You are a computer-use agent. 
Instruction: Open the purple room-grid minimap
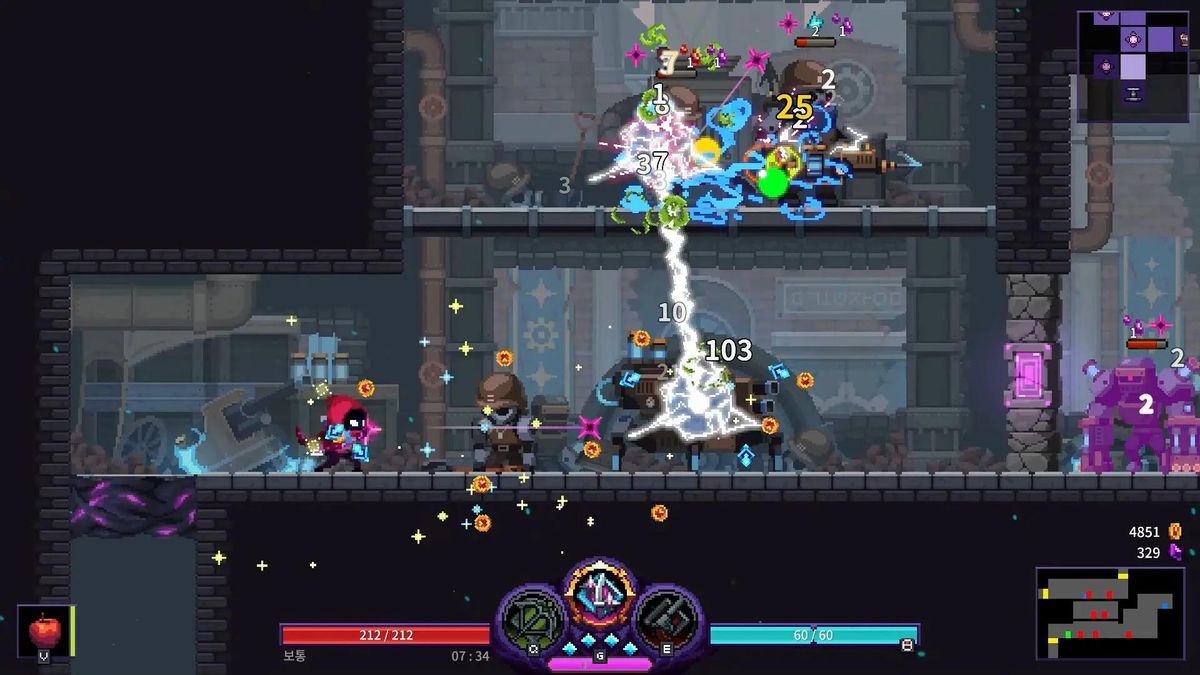click(x=1132, y=65)
